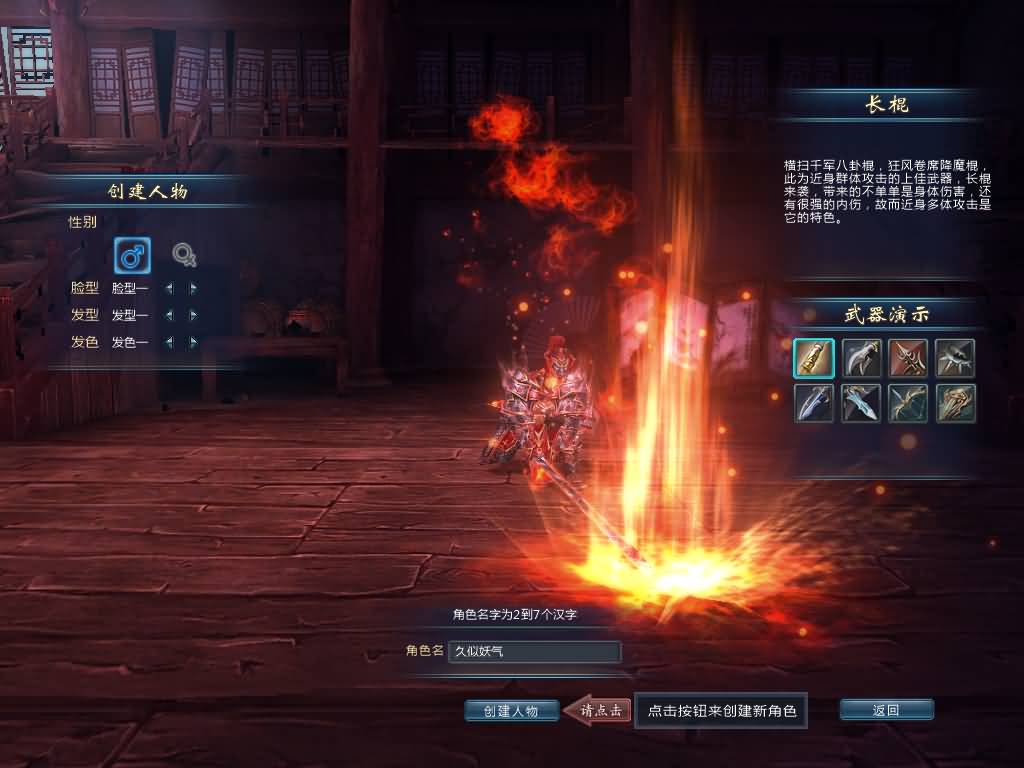Screen dimensions: 1024x768
Task: Select the male gender symbol
Action: (132, 256)
